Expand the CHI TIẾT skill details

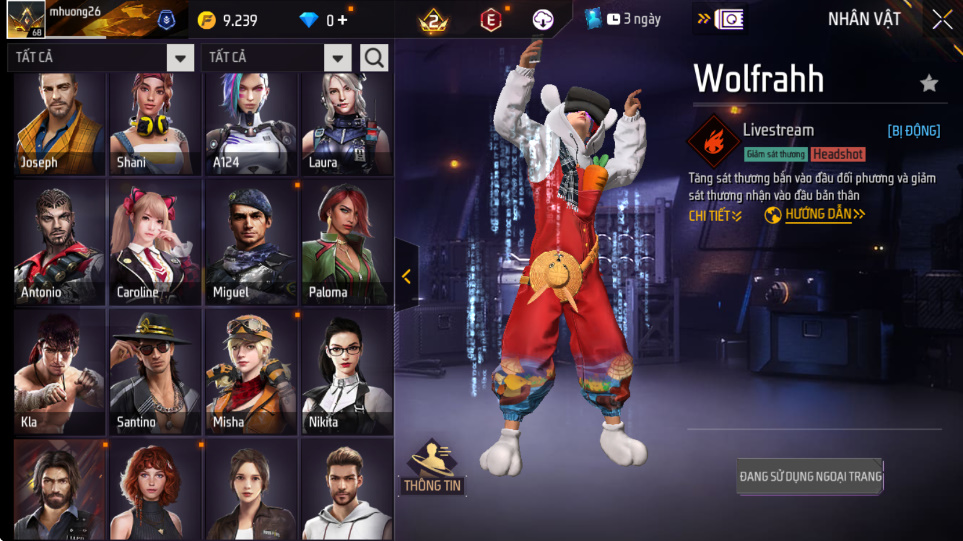click(x=715, y=215)
